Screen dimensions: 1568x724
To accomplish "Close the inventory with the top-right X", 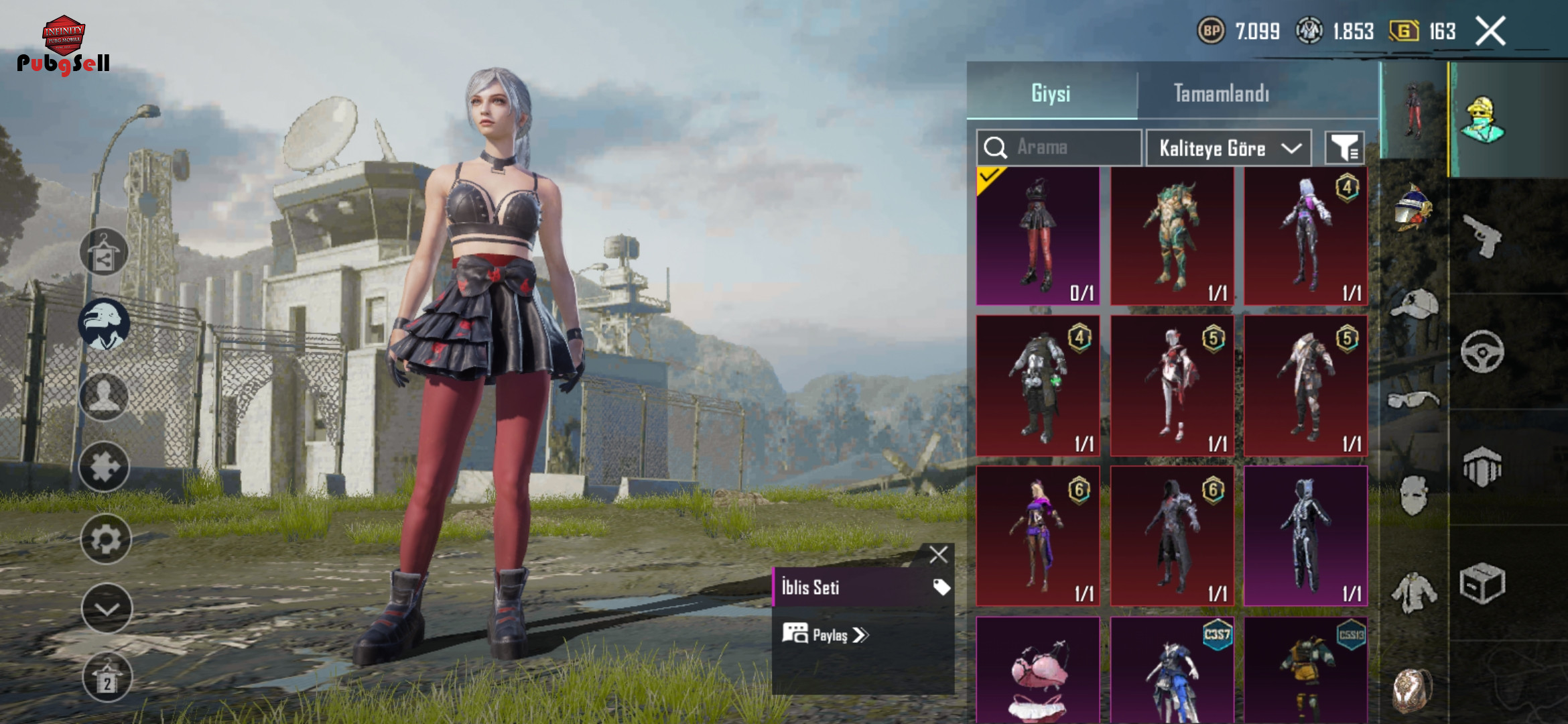I will [1490, 32].
